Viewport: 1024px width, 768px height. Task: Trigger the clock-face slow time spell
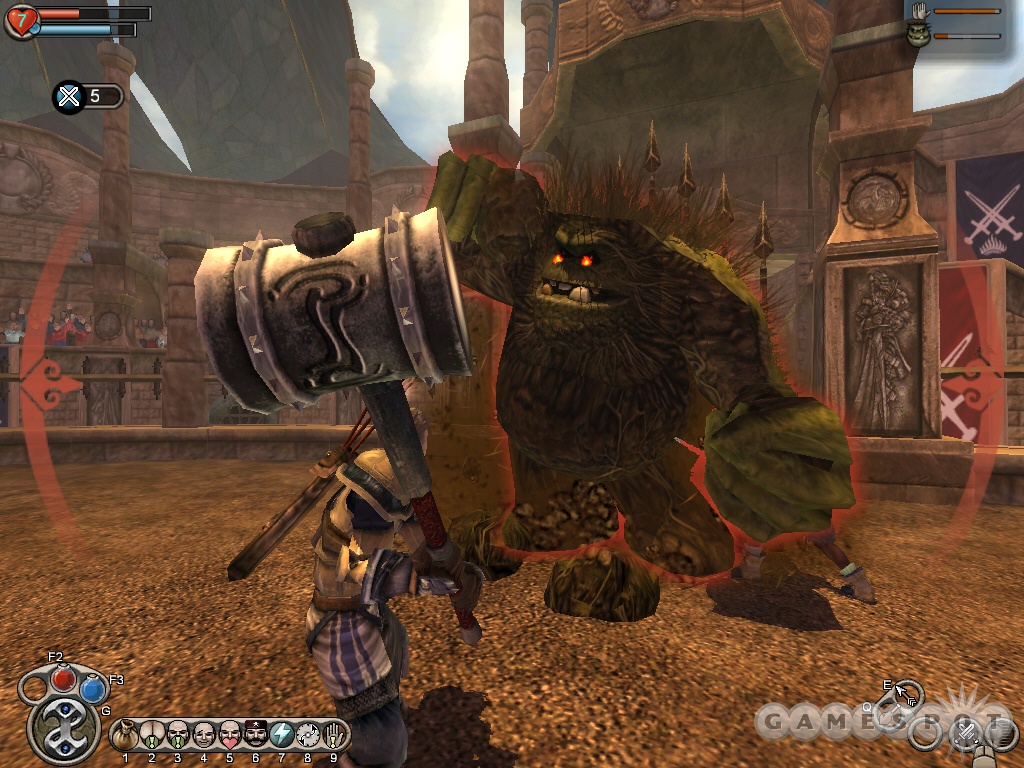(308, 734)
